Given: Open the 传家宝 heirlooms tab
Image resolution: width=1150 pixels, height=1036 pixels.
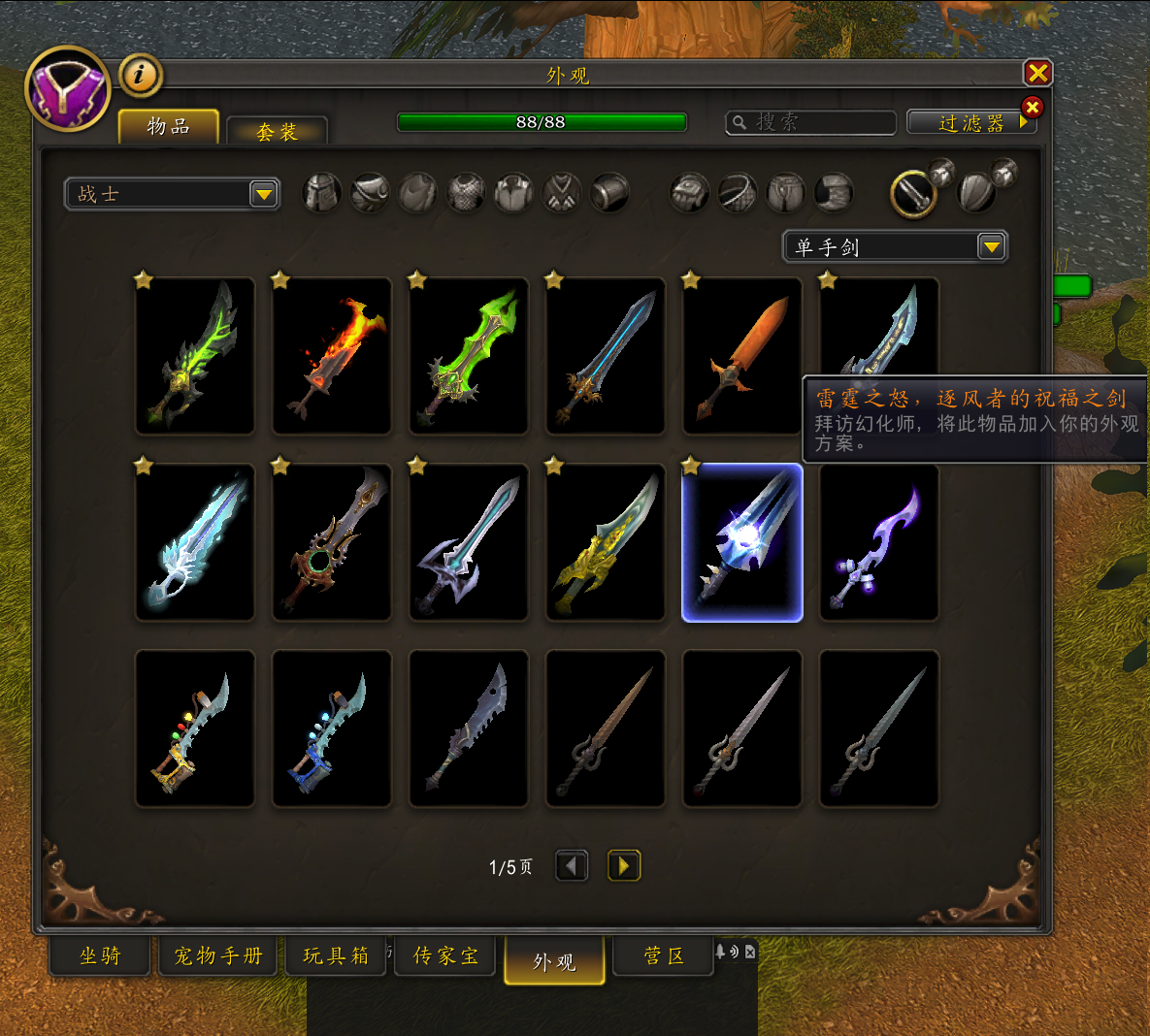Looking at the screenshot, I should (445, 955).
